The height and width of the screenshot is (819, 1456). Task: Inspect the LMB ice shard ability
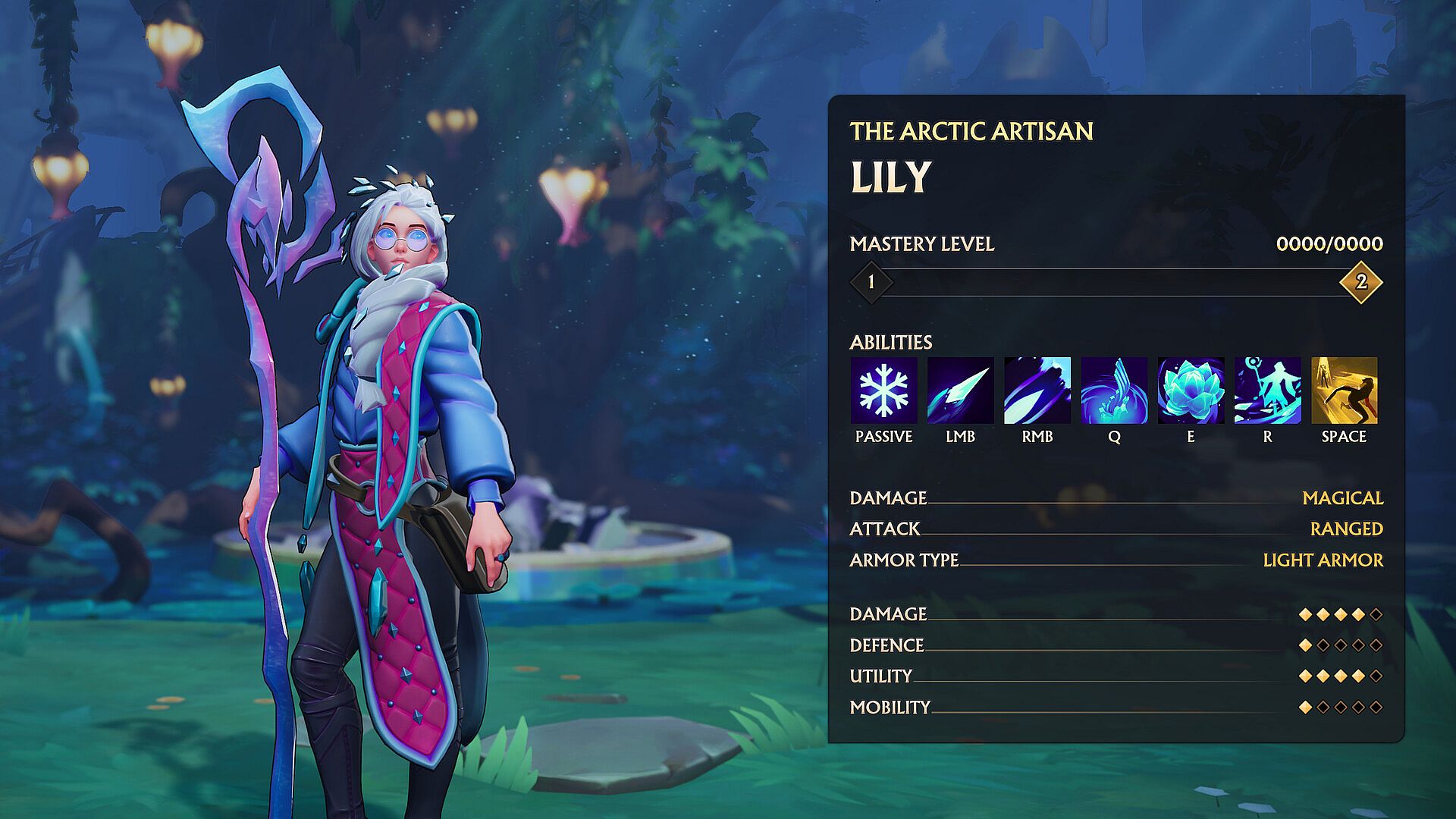pyautogui.click(x=960, y=391)
